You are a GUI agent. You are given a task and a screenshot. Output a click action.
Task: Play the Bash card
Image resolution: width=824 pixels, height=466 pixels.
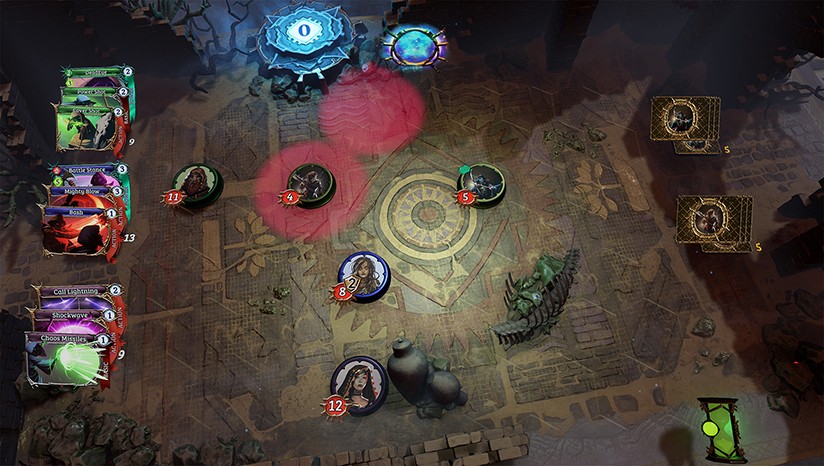[x=80, y=225]
